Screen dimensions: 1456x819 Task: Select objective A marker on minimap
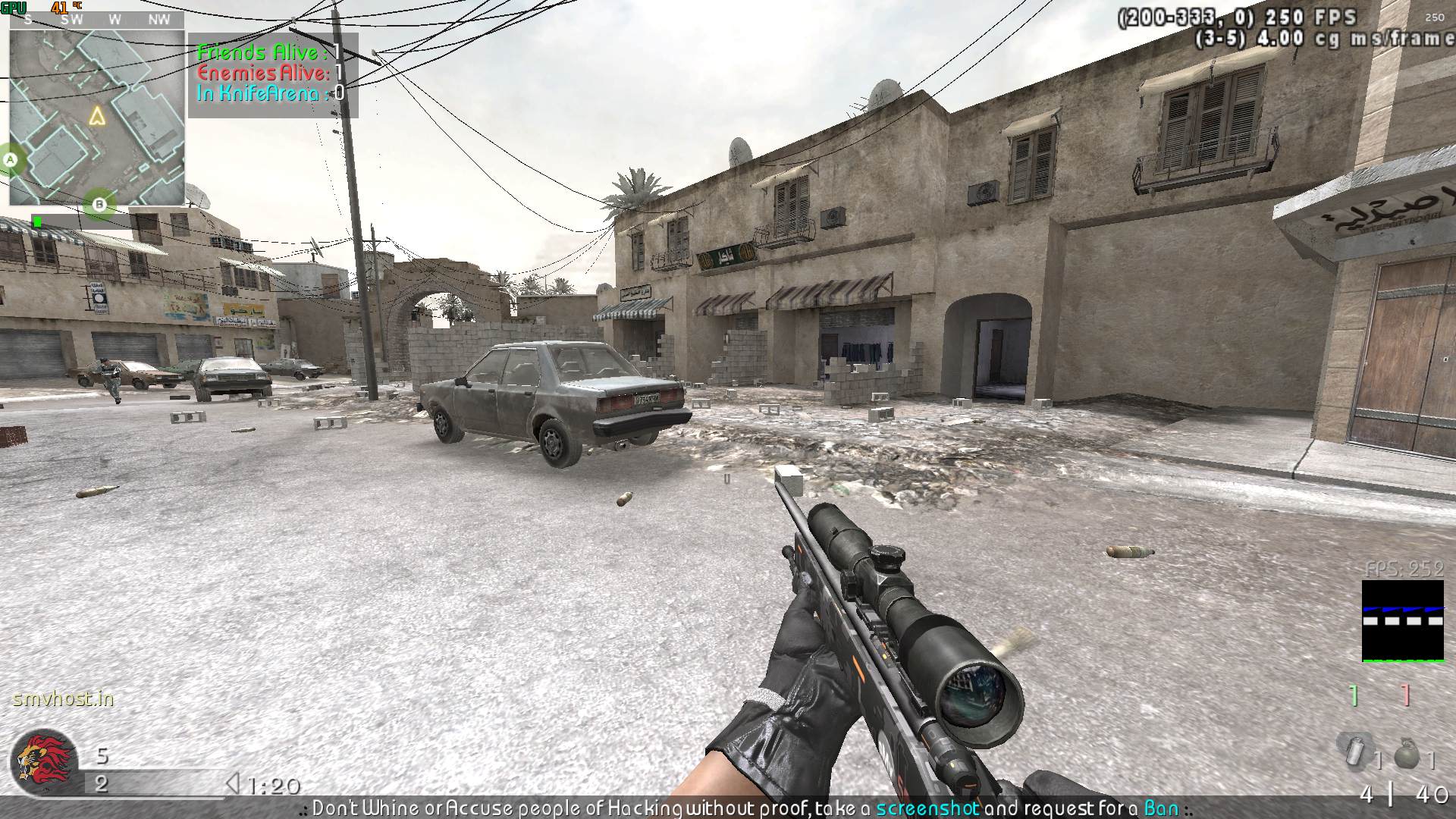tap(11, 160)
